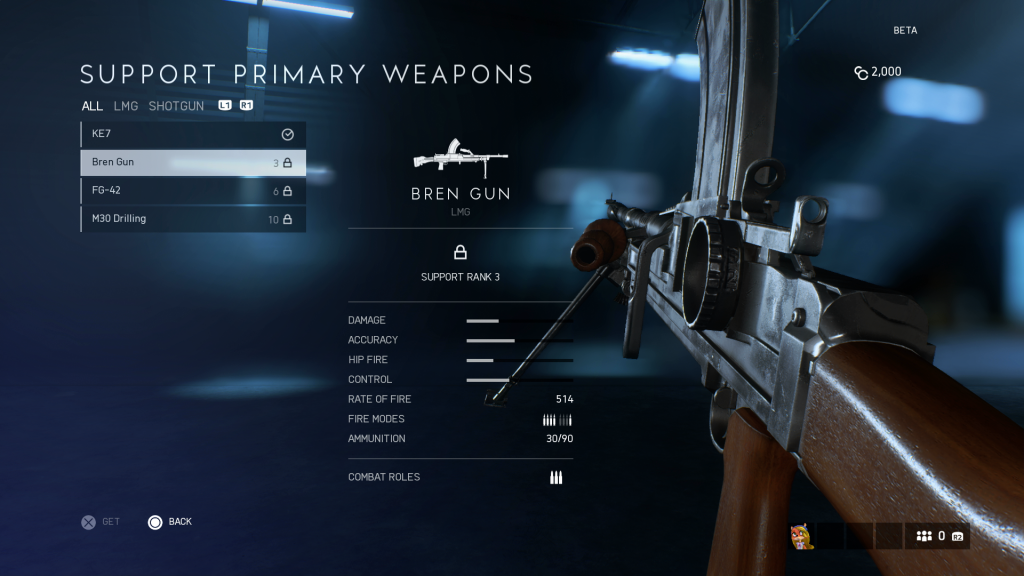Select the FG-42 weapon entry
This screenshot has height=576, width=1024.
(193, 191)
